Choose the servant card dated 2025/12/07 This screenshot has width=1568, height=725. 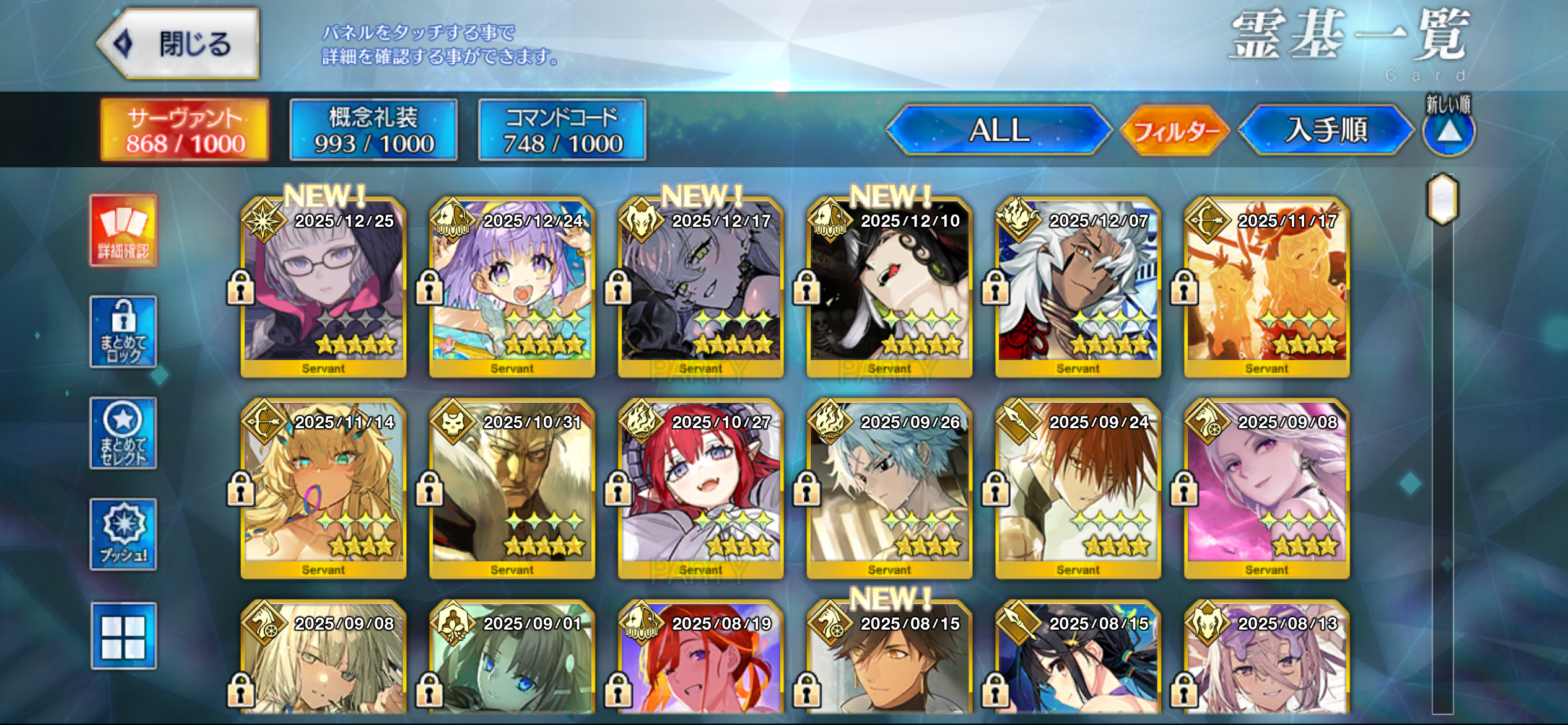point(1078,288)
